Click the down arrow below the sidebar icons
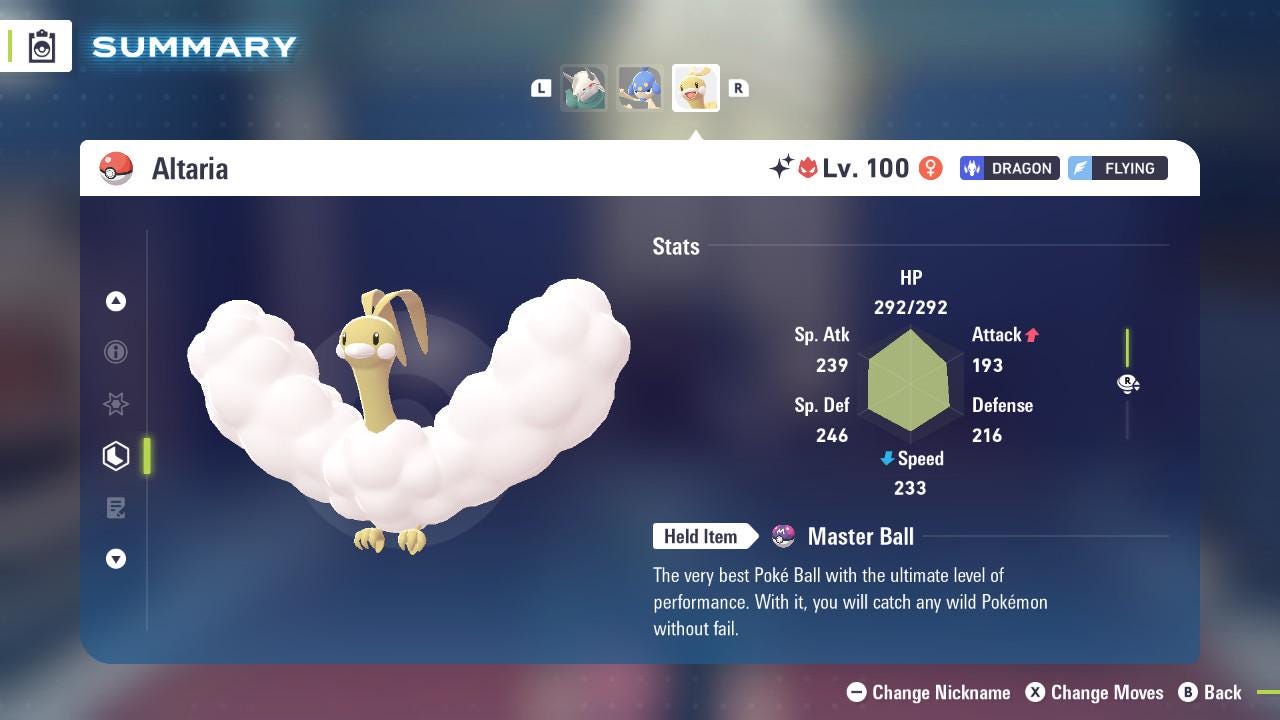This screenshot has height=720, width=1280. click(x=116, y=559)
